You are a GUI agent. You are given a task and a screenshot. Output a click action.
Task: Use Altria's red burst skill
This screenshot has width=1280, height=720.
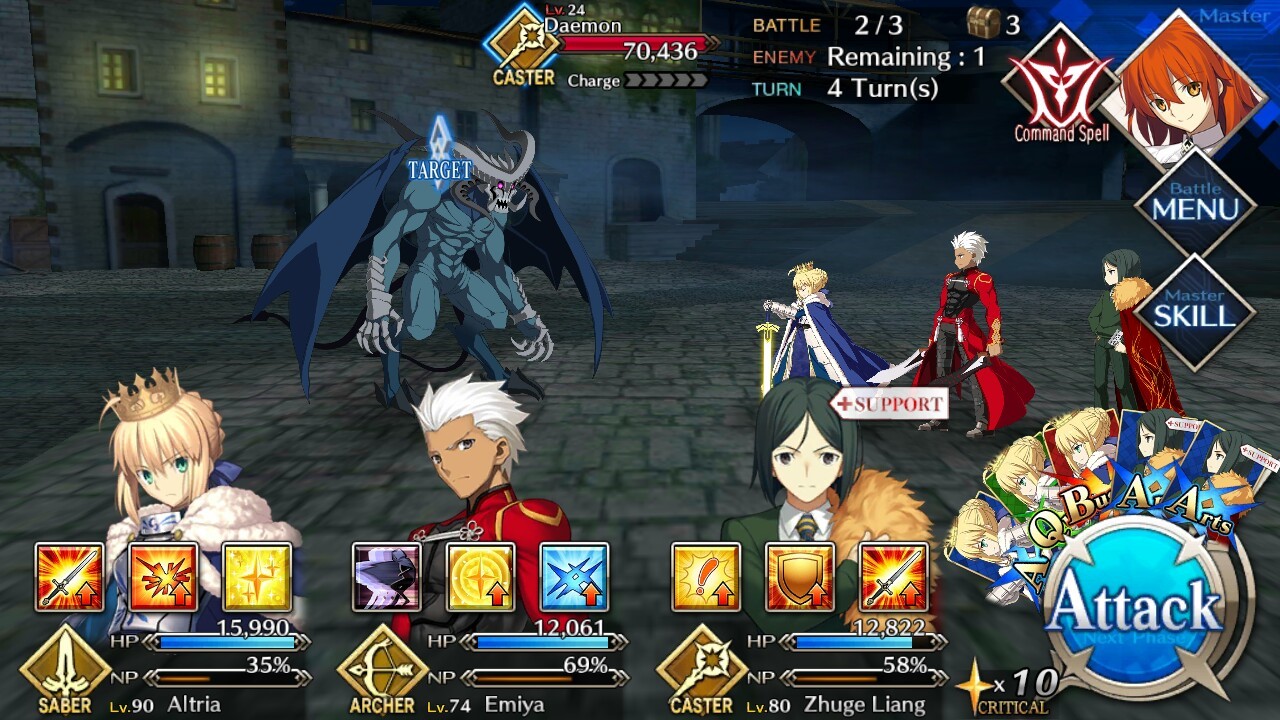click(163, 577)
